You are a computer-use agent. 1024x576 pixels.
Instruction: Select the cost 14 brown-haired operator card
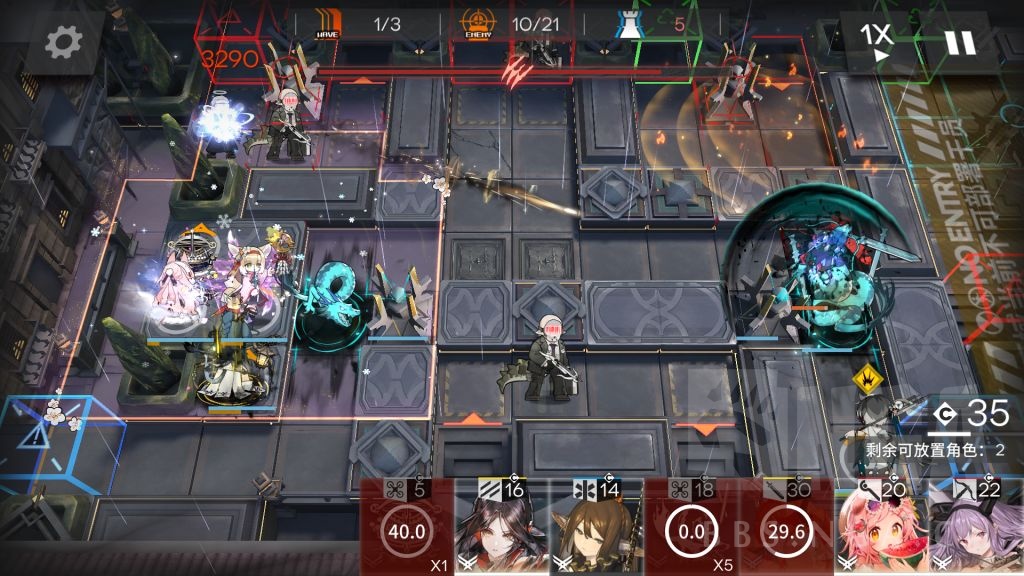click(x=597, y=527)
